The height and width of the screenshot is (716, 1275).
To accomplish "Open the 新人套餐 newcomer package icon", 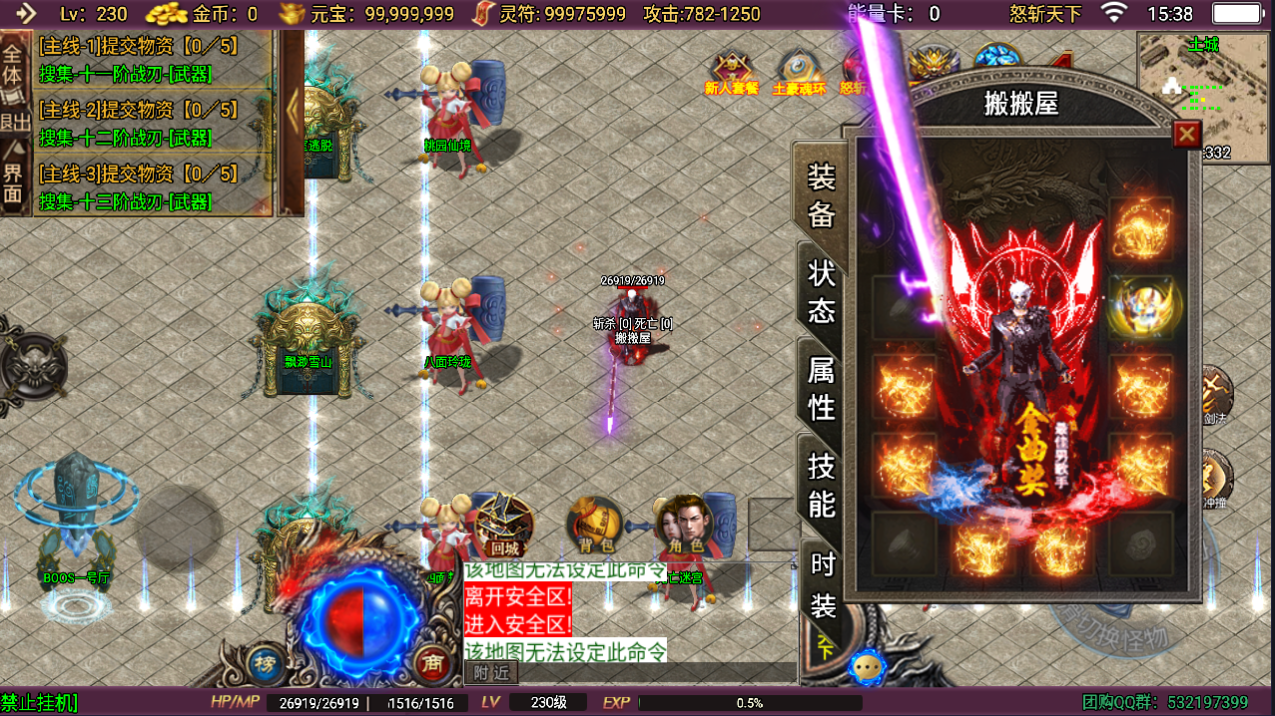I will coord(732,72).
